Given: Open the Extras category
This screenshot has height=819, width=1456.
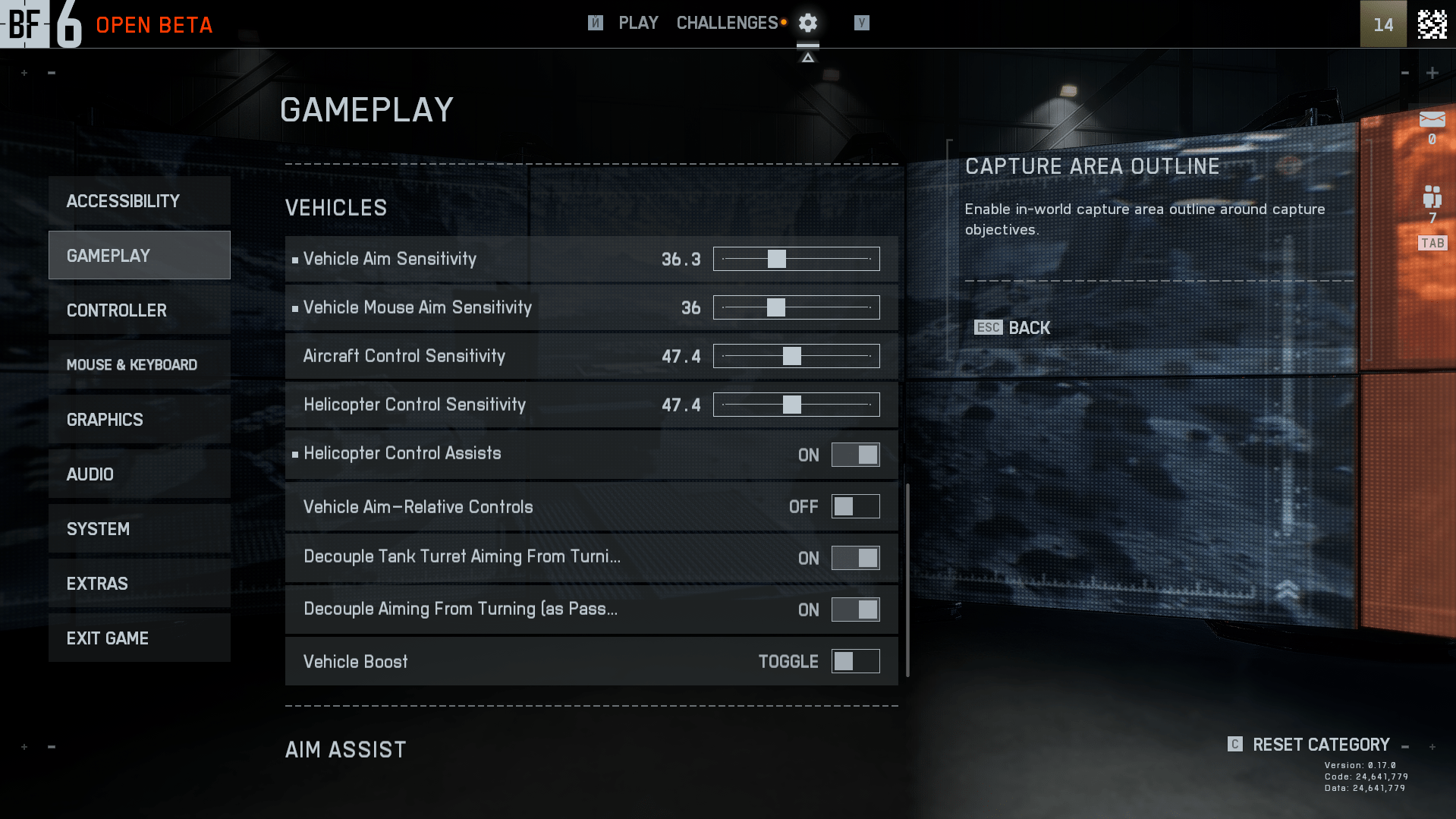Looking at the screenshot, I should point(139,584).
